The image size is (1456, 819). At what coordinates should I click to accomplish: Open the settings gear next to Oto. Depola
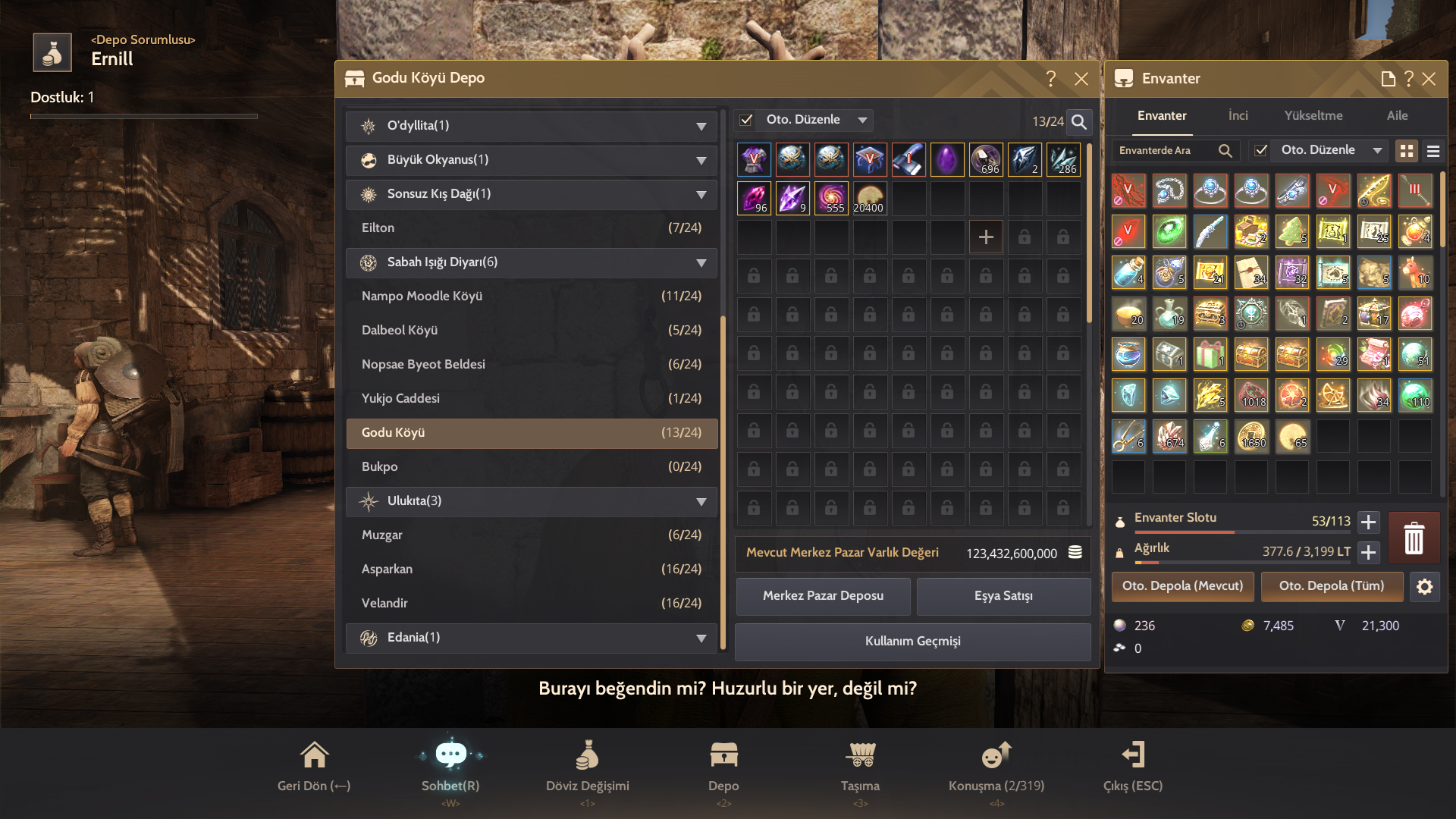[x=1426, y=586]
